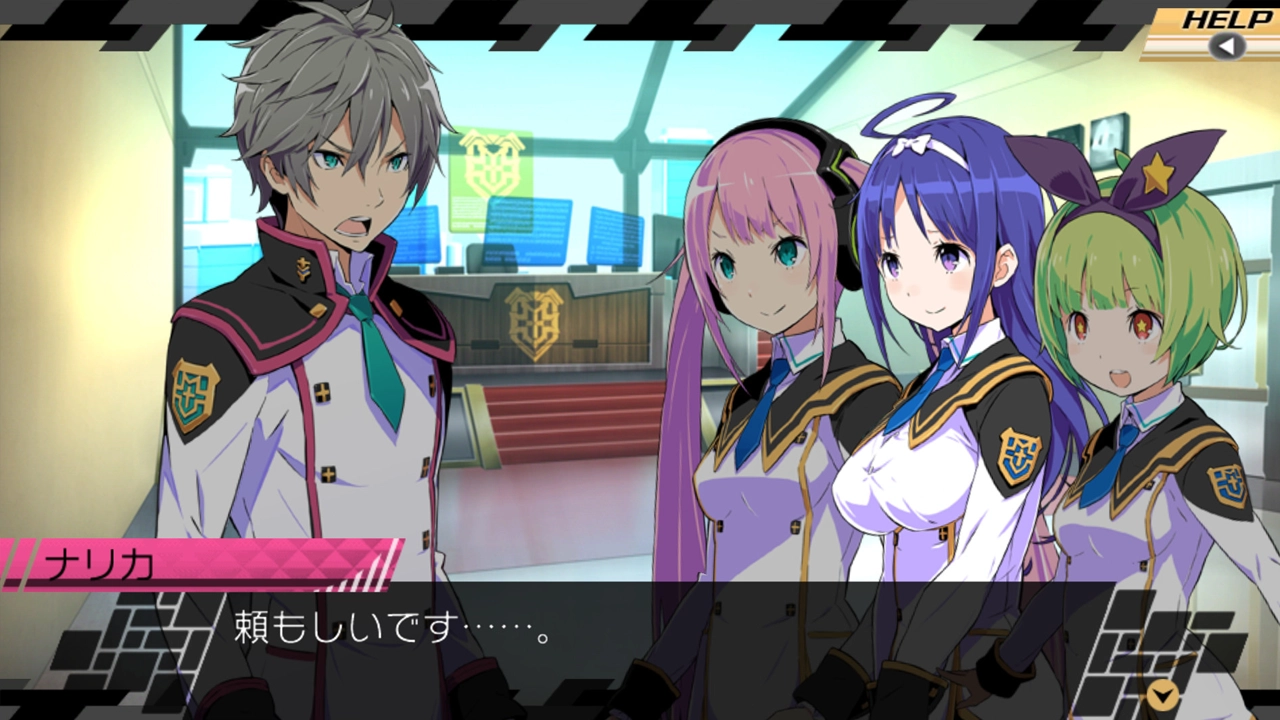Advance dialogue with the yellow down-arrow icon

[x=1162, y=694]
